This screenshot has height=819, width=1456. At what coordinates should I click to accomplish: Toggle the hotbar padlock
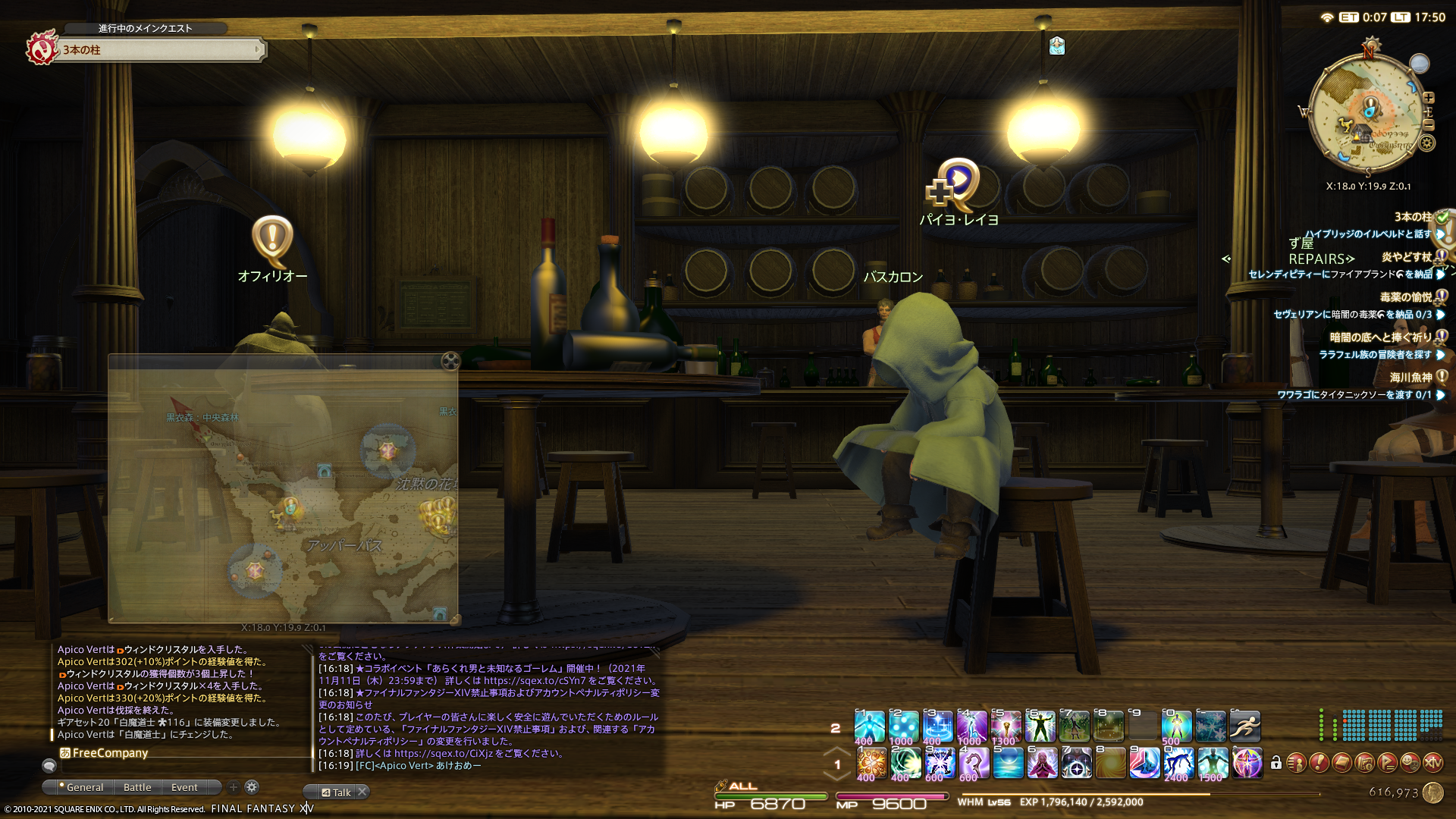pyautogui.click(x=1276, y=763)
